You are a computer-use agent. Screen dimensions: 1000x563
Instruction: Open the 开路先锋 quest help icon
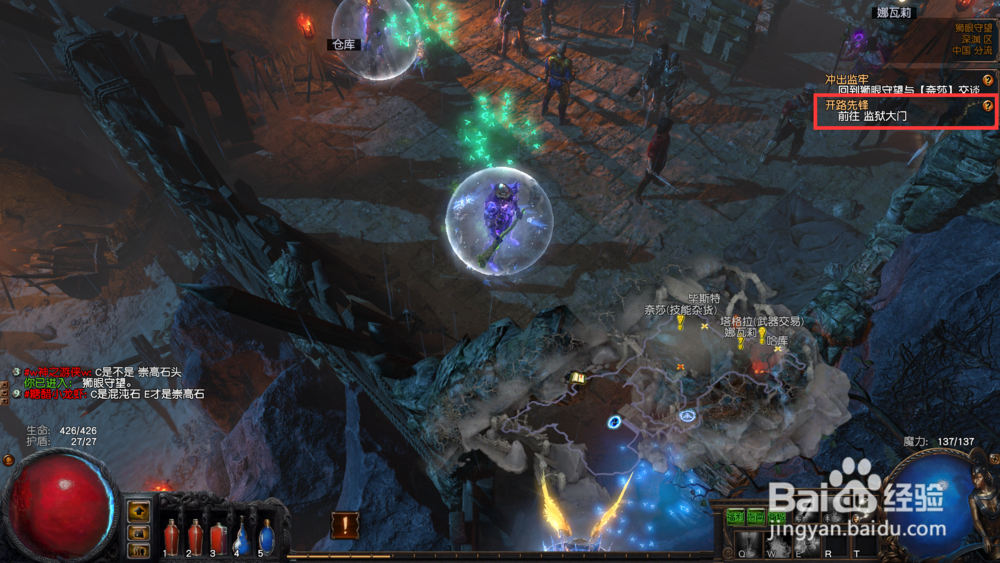(x=988, y=105)
